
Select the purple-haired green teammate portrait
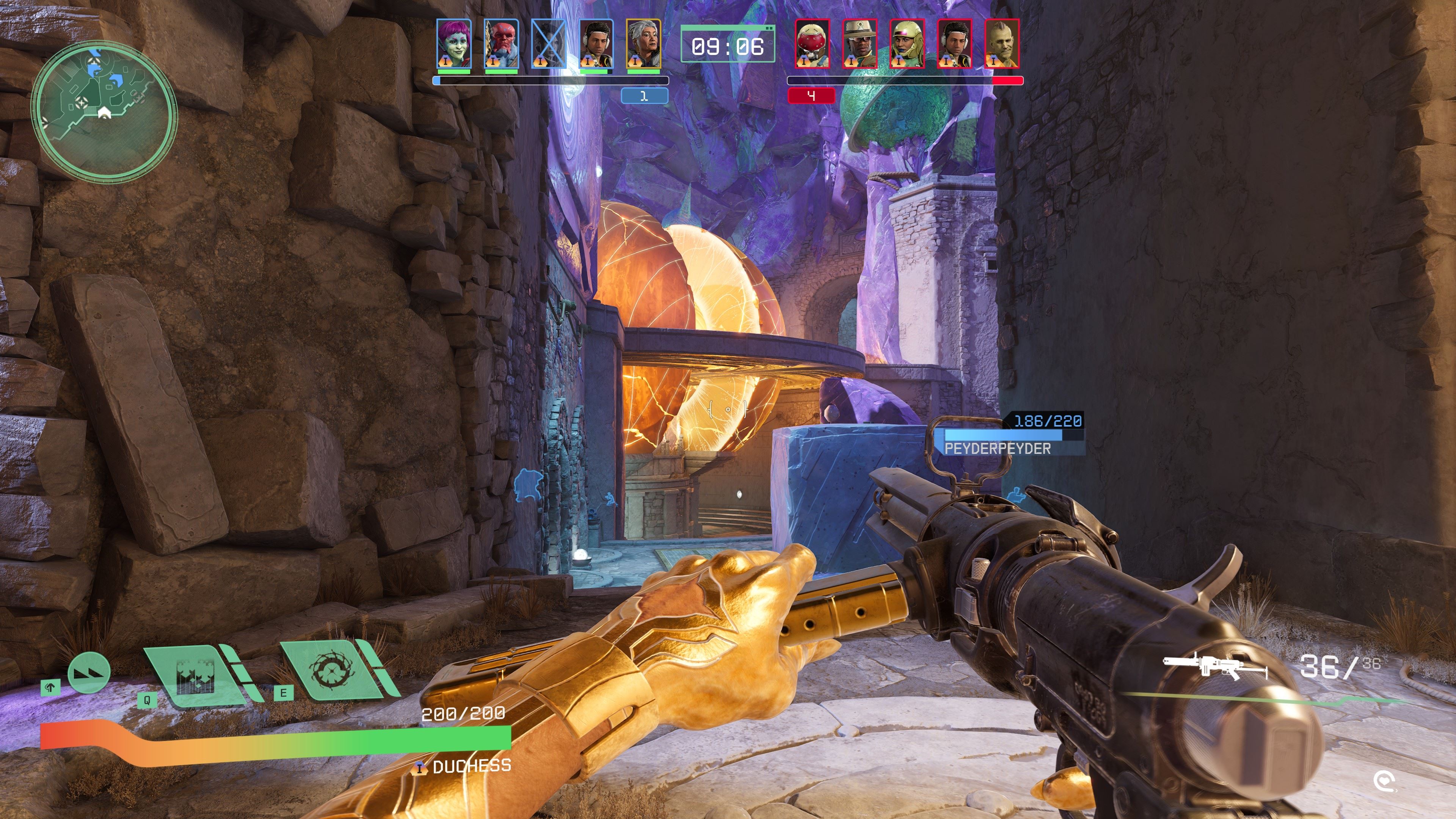tap(454, 44)
